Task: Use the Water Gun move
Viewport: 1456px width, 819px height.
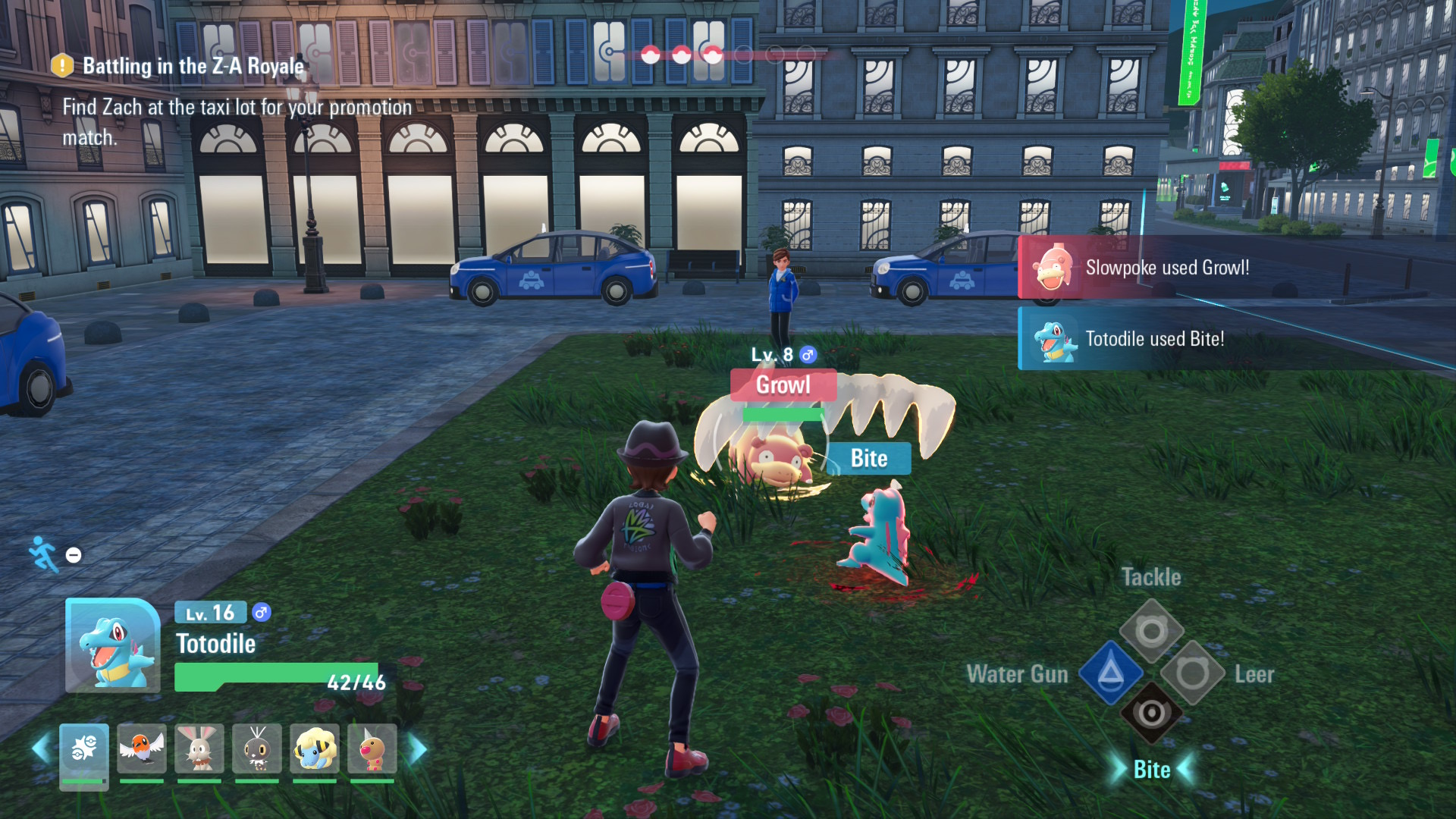Action: (1110, 673)
